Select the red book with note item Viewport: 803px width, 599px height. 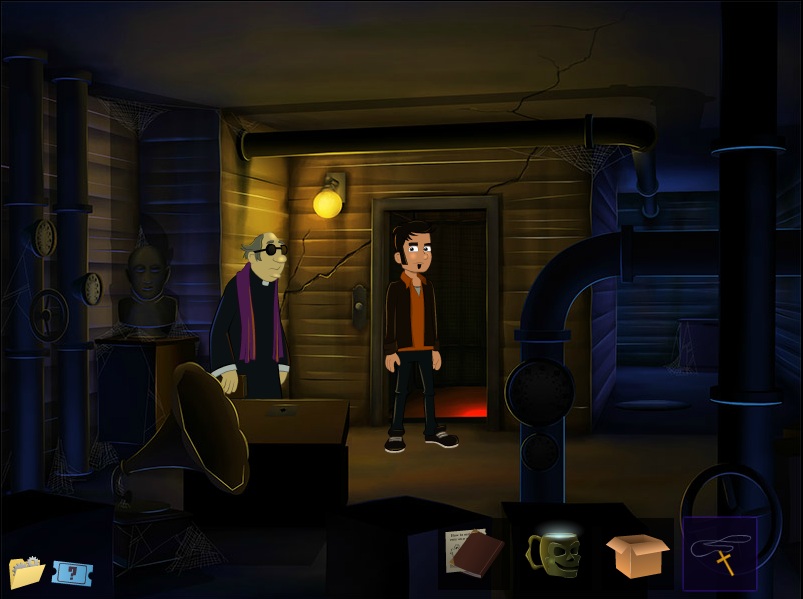474,553
